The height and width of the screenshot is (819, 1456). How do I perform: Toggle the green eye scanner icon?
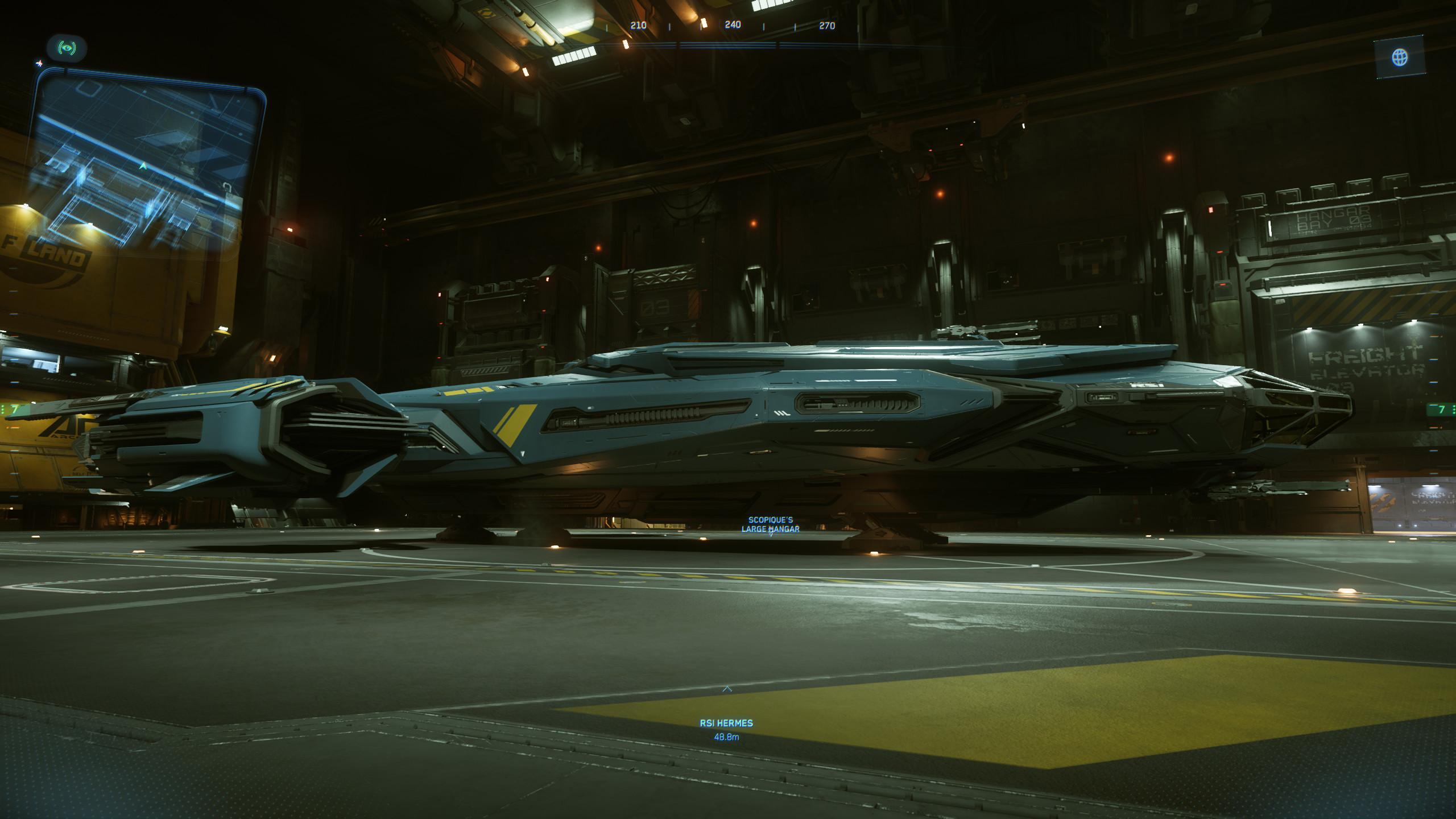click(67, 48)
